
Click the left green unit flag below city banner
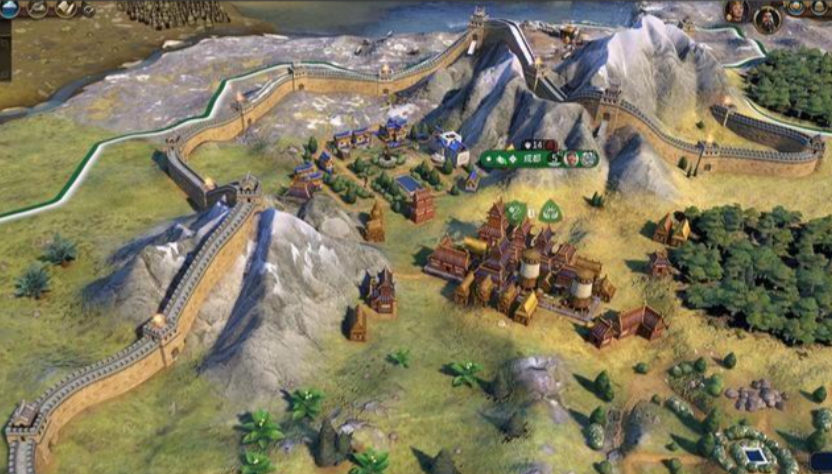click(x=515, y=211)
